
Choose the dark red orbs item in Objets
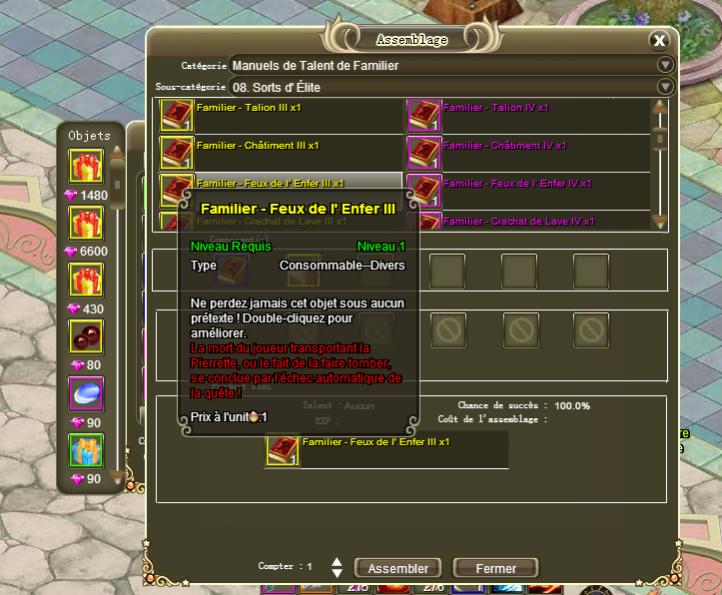coord(86,337)
